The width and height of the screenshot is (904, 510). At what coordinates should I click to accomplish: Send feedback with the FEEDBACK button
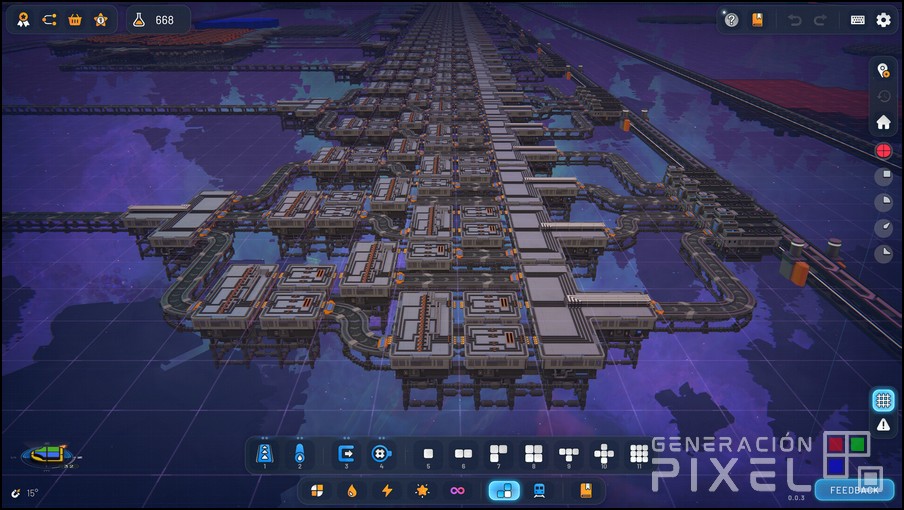(854, 490)
